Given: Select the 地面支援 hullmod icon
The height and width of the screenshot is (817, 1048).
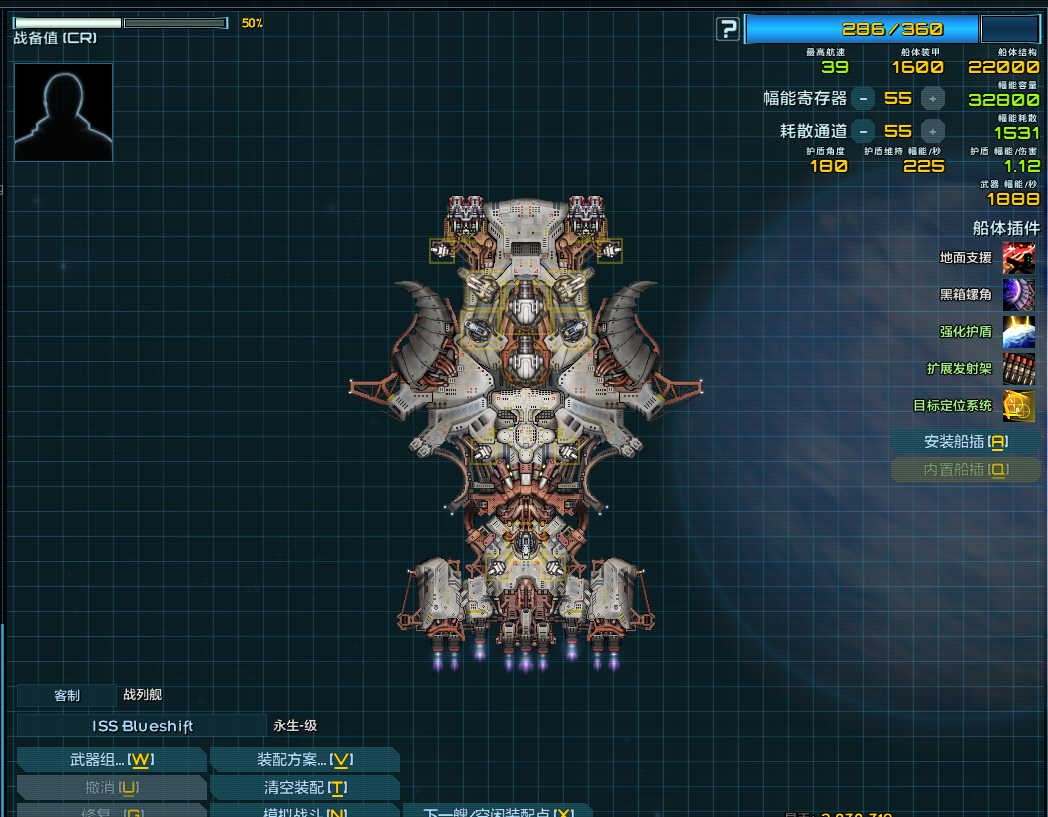Looking at the screenshot, I should (1018, 258).
